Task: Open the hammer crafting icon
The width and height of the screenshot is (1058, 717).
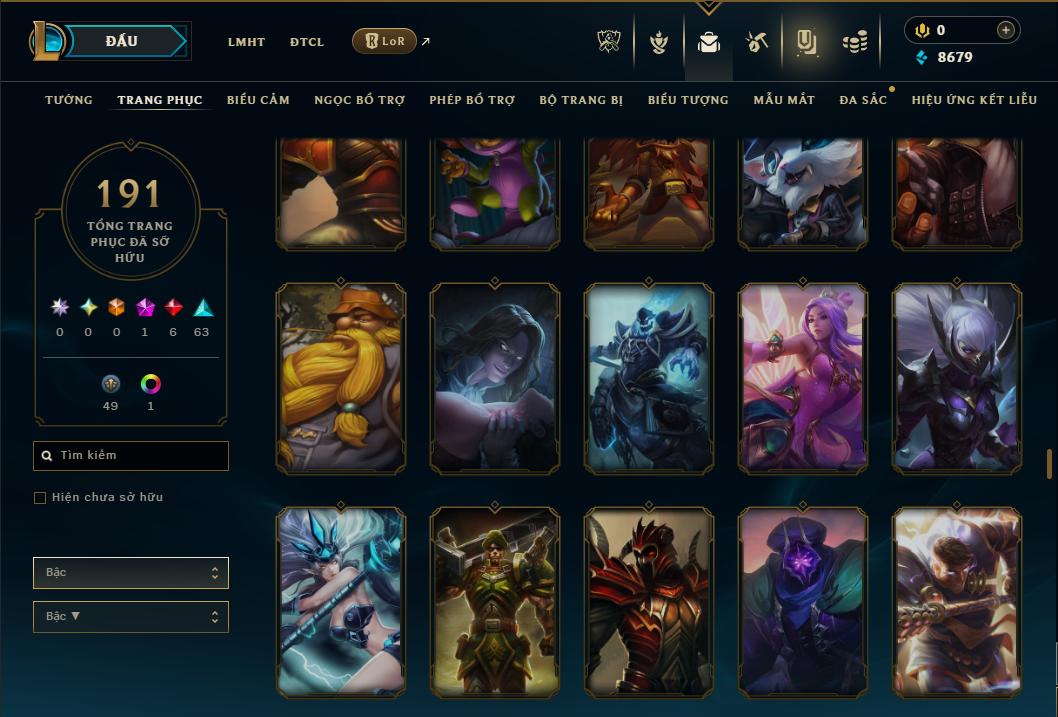Action: pos(756,42)
